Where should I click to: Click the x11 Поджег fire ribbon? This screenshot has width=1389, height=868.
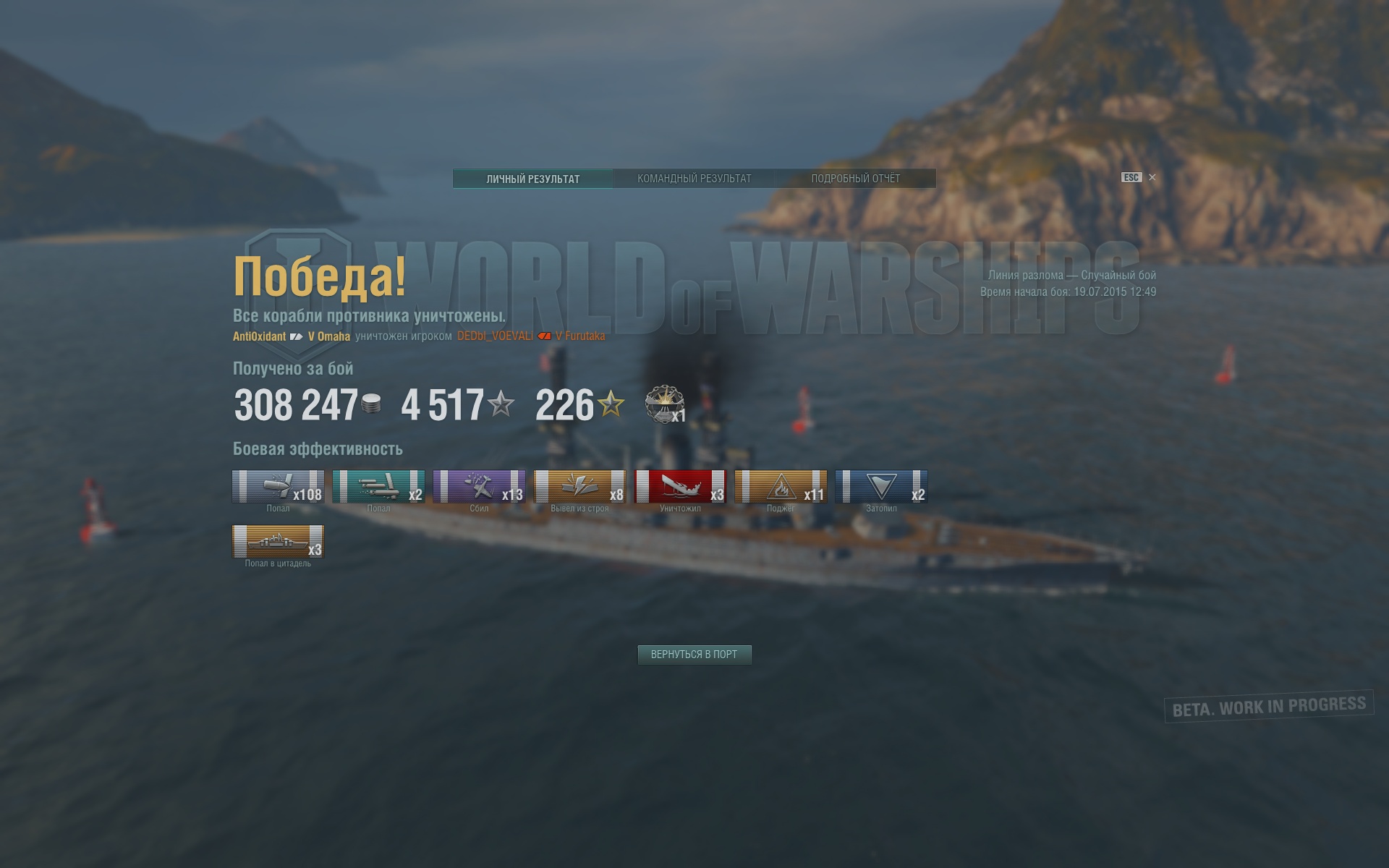click(781, 486)
